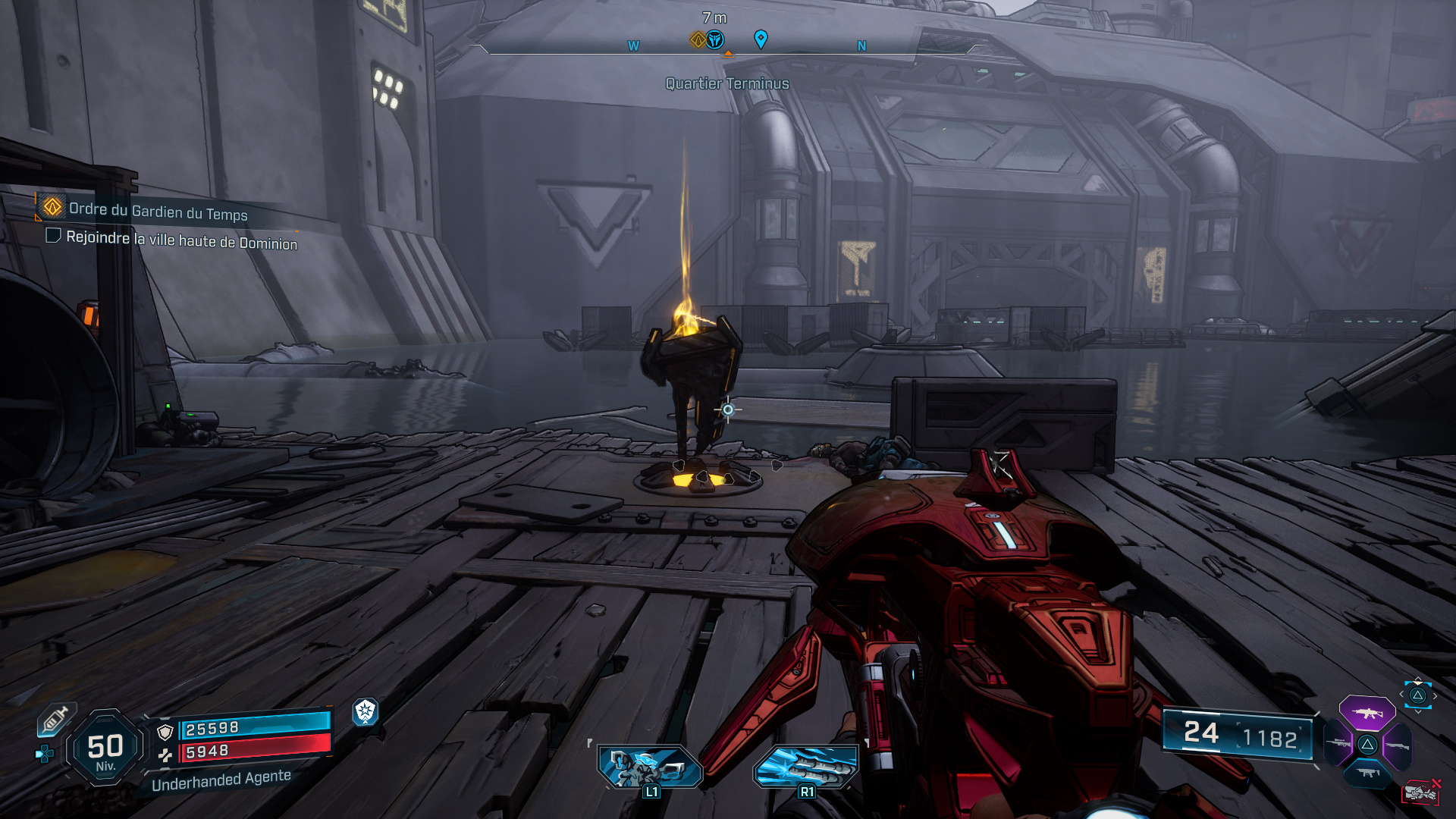This screenshot has height=819, width=1456.
Task: Select the assault rifle on the weapon wheel
Action: [1367, 713]
